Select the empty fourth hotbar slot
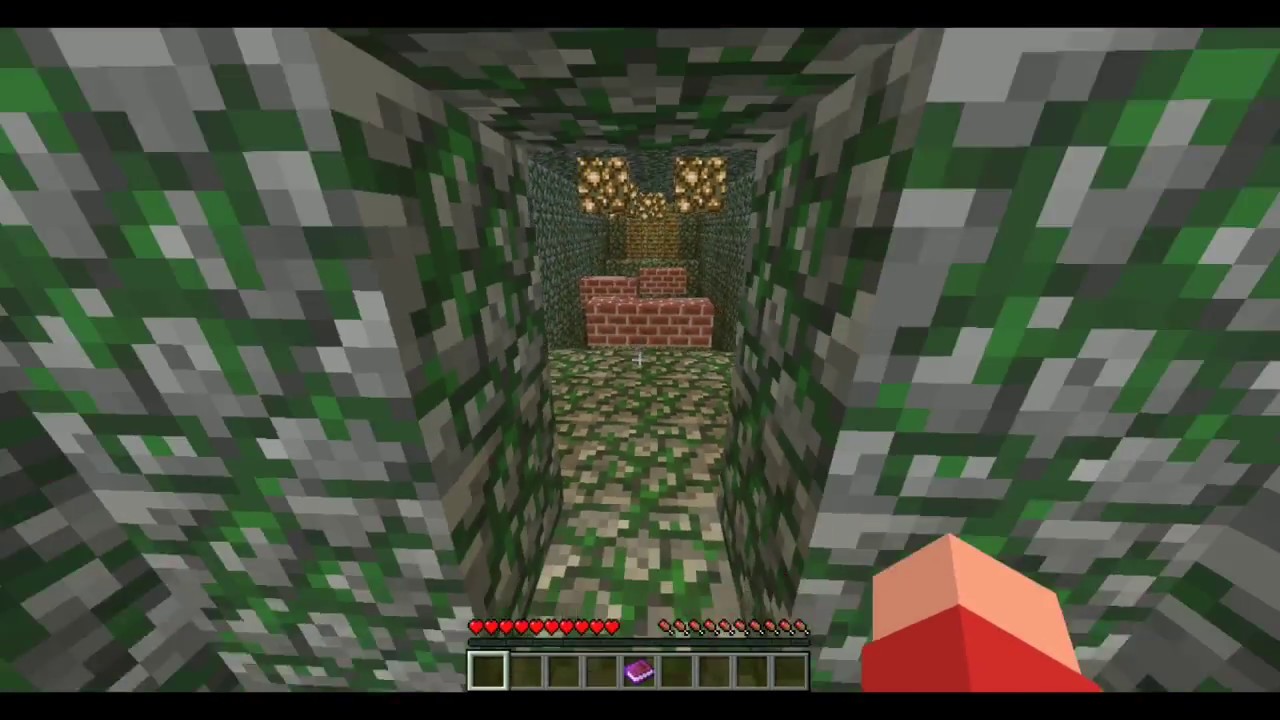1280x720 pixels. [x=602, y=670]
